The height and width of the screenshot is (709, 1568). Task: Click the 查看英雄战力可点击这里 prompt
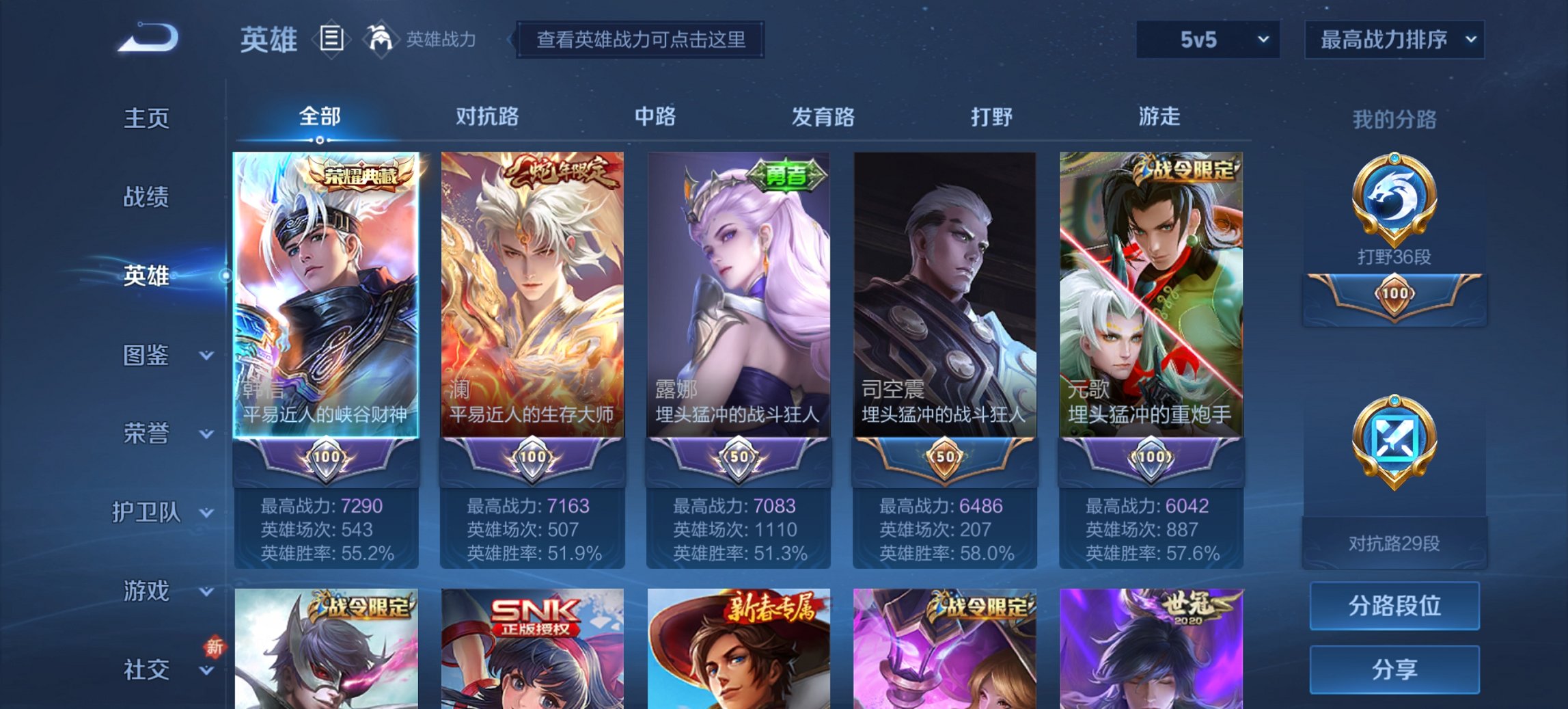[x=643, y=40]
